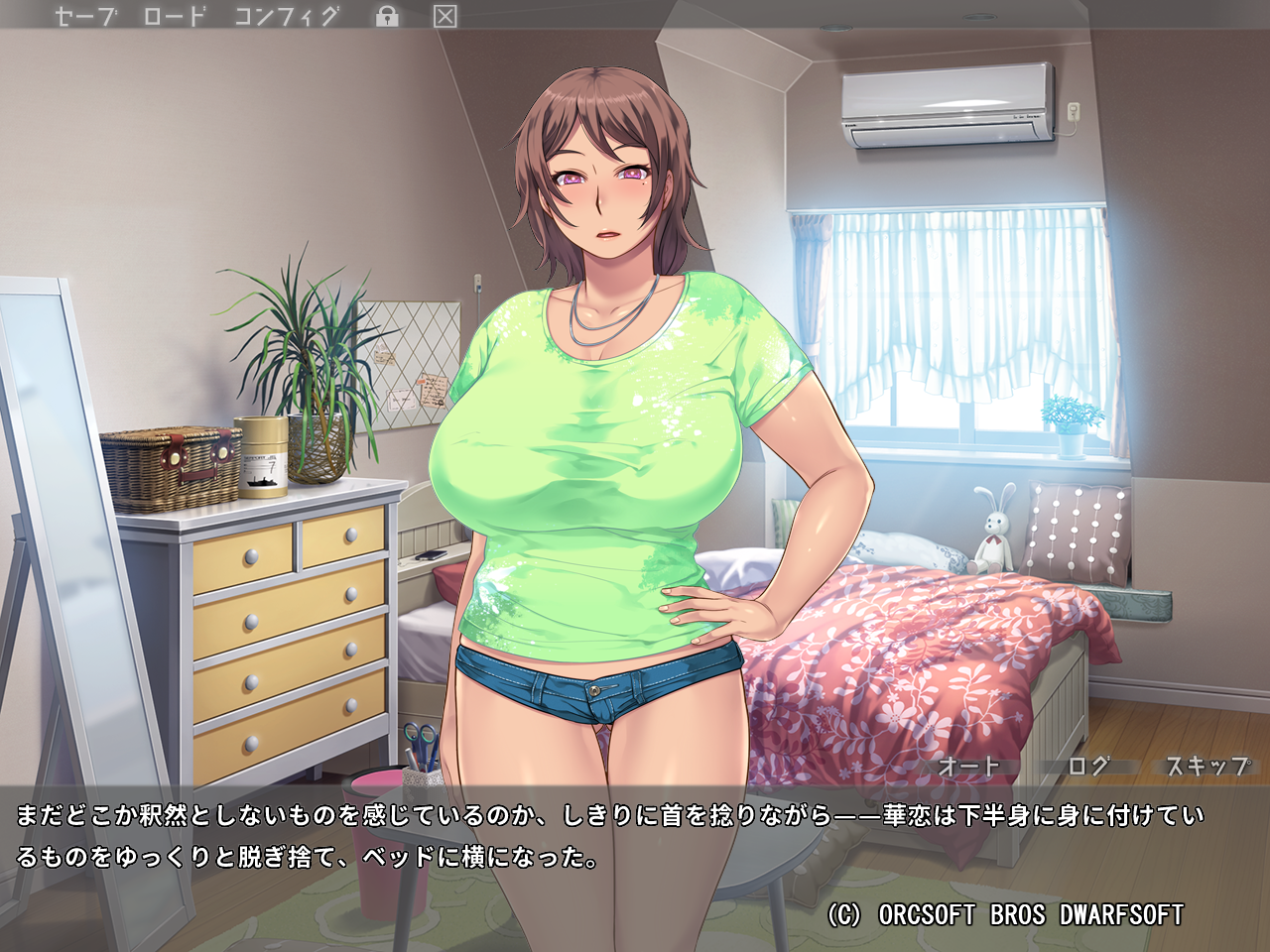This screenshot has width=1270, height=952.
Task: Click the X box icon in top bar
Action: tap(445, 17)
